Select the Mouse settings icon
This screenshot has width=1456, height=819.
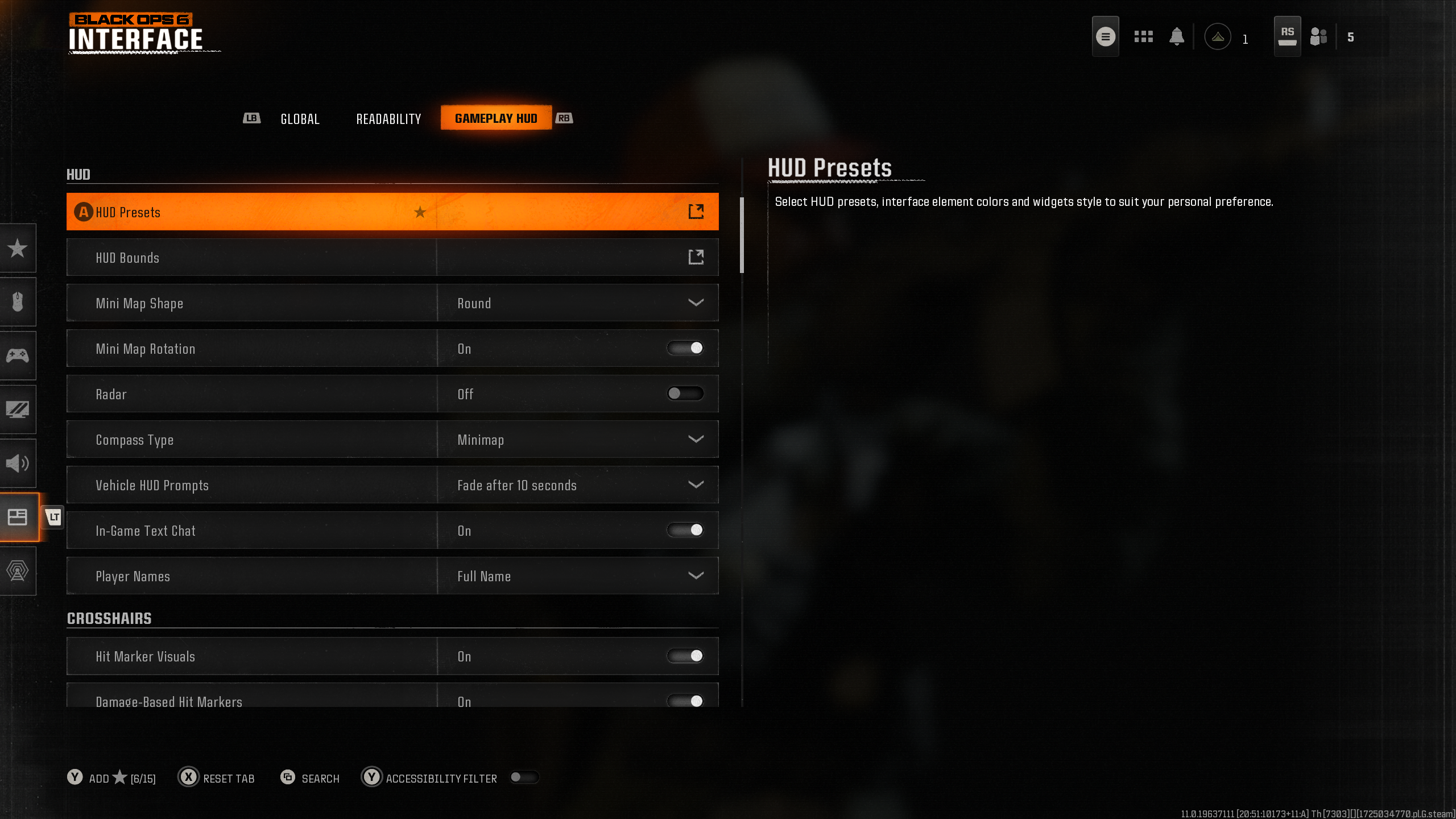coord(18,301)
